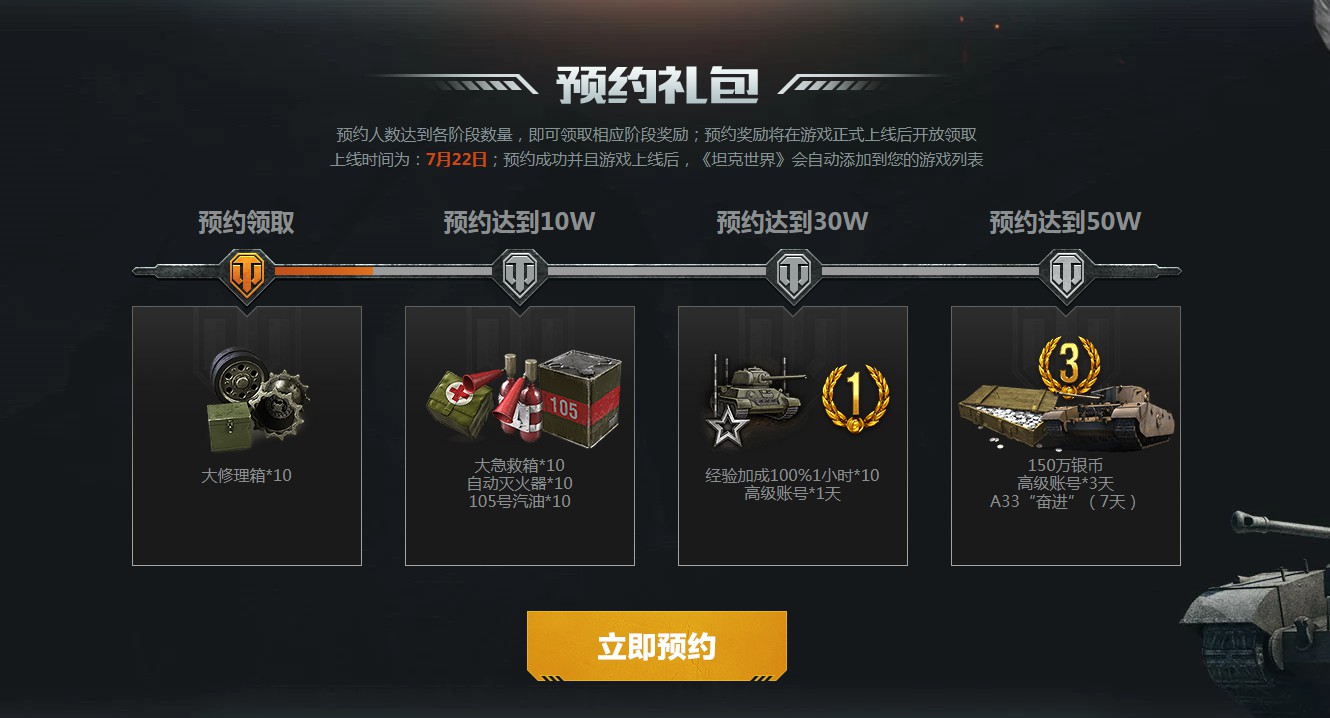Viewport: 1330px width, 718px height.
Task: View the 大急救箱 and 105号汽油 reward card
Action: (x=520, y=436)
